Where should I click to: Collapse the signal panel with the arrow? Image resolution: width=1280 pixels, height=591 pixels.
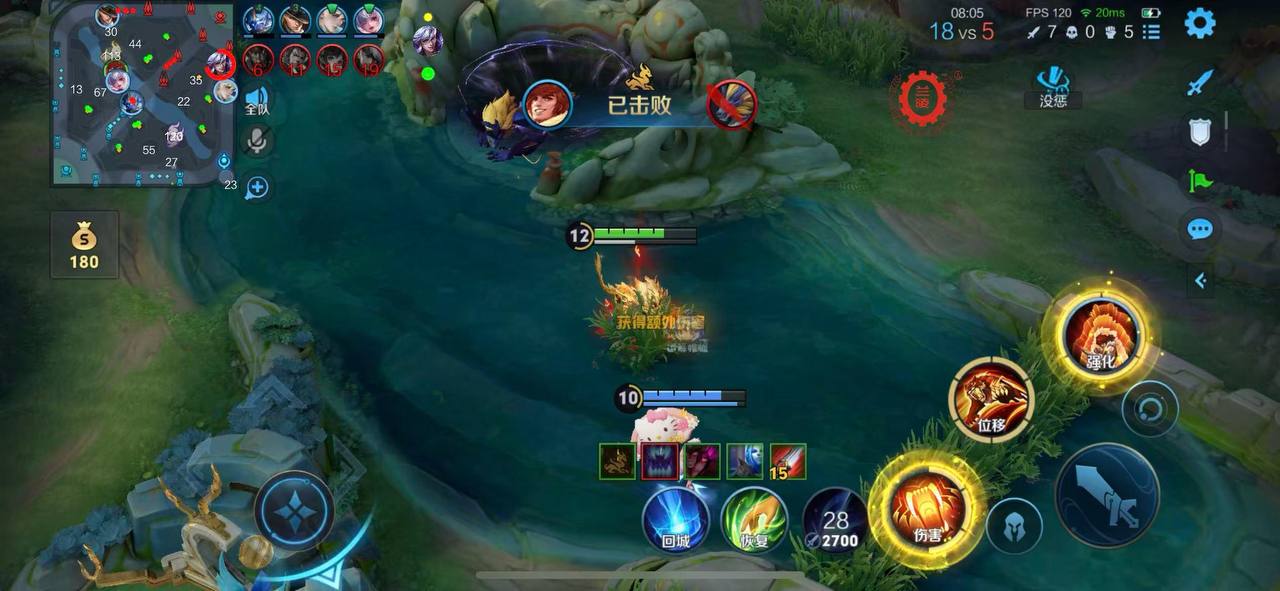(1200, 281)
